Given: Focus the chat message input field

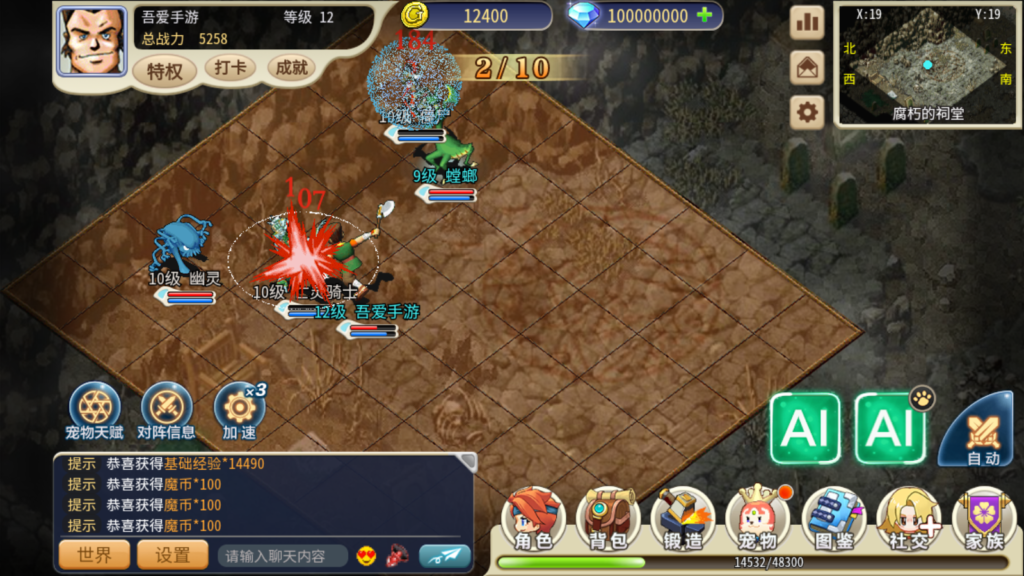Looking at the screenshot, I should [284, 556].
